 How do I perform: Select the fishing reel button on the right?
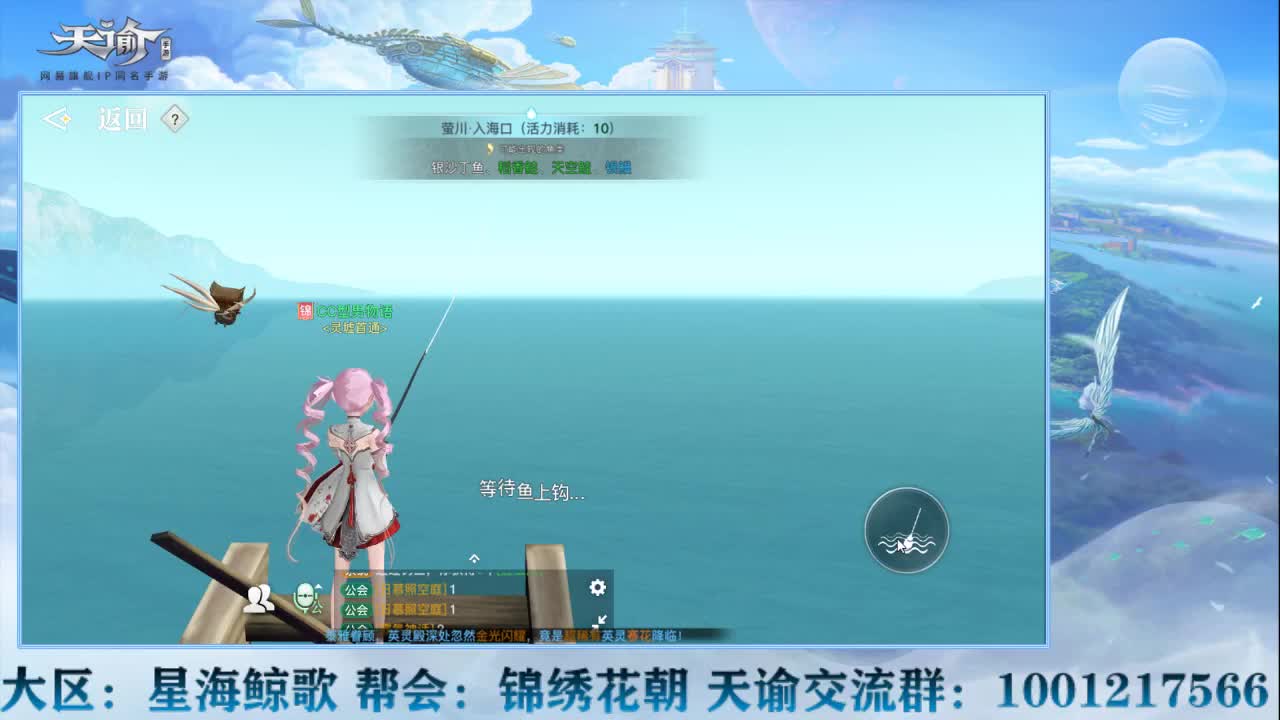pyautogui.click(x=905, y=530)
